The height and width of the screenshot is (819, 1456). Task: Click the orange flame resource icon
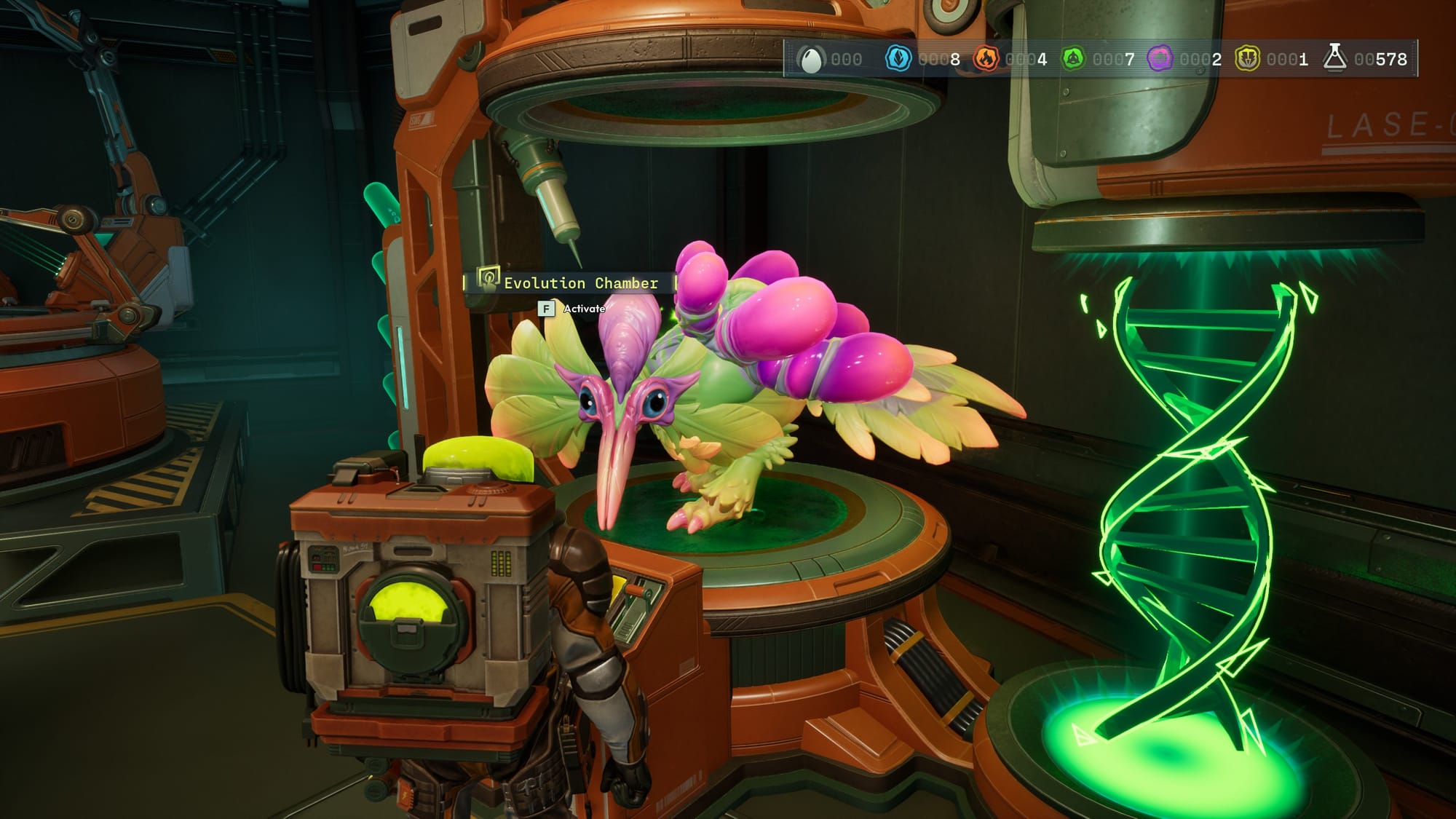pos(986,59)
